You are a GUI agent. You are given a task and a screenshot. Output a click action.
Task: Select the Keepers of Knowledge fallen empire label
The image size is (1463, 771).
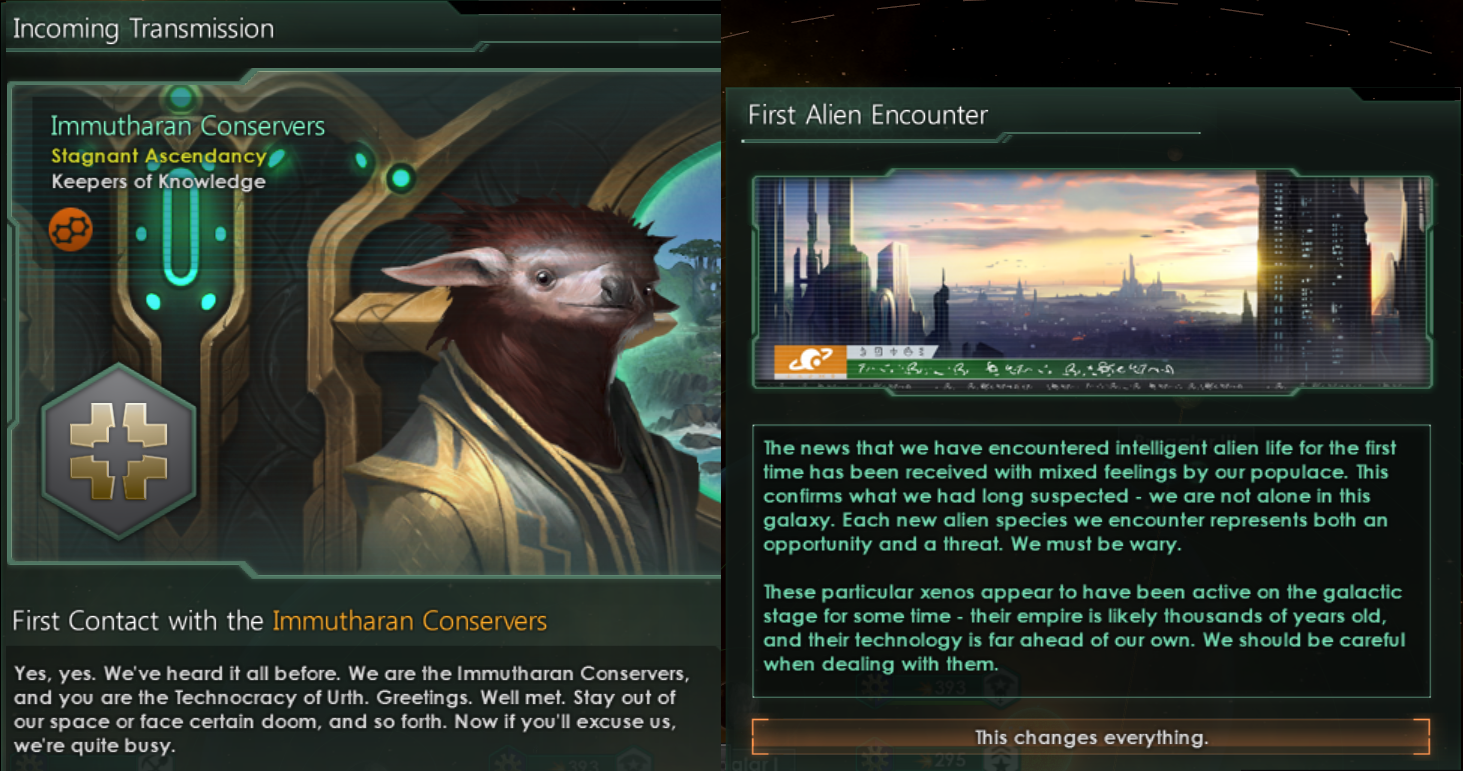[160, 181]
